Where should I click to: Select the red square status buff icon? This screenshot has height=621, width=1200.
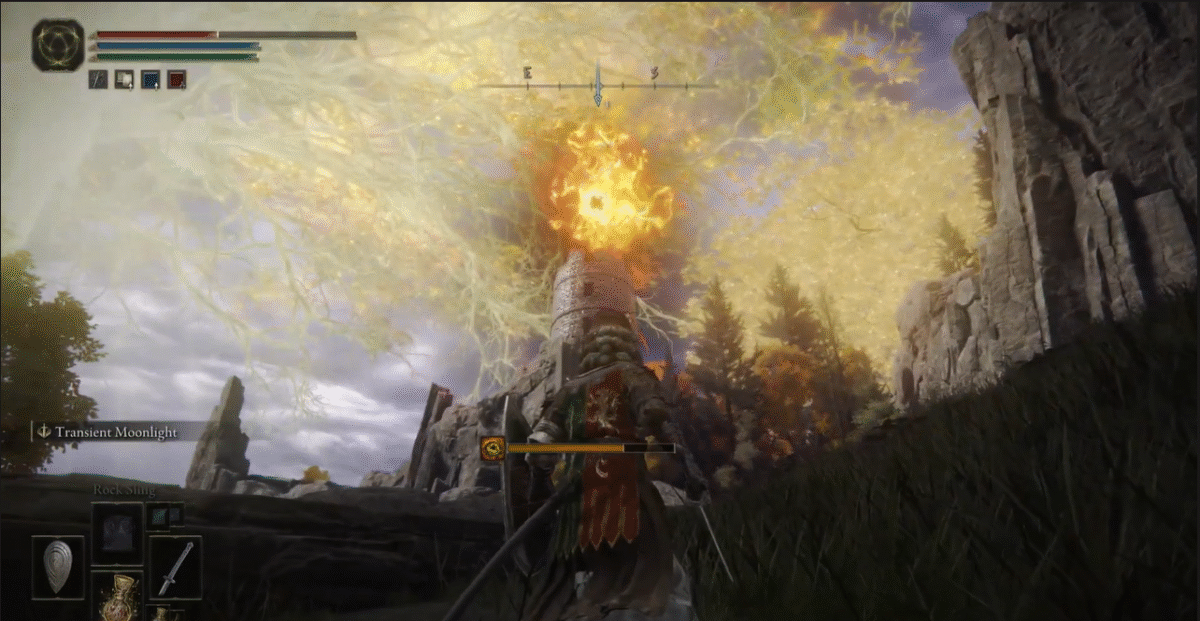point(176,79)
